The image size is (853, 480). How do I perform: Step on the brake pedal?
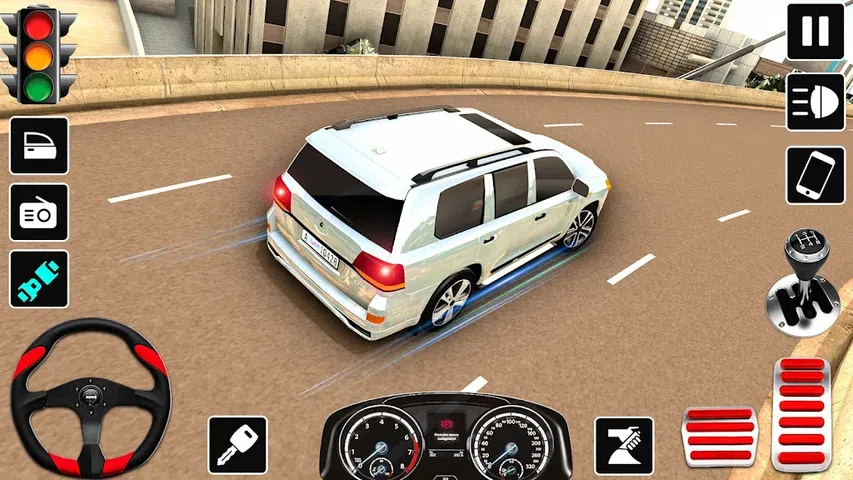pos(719,437)
